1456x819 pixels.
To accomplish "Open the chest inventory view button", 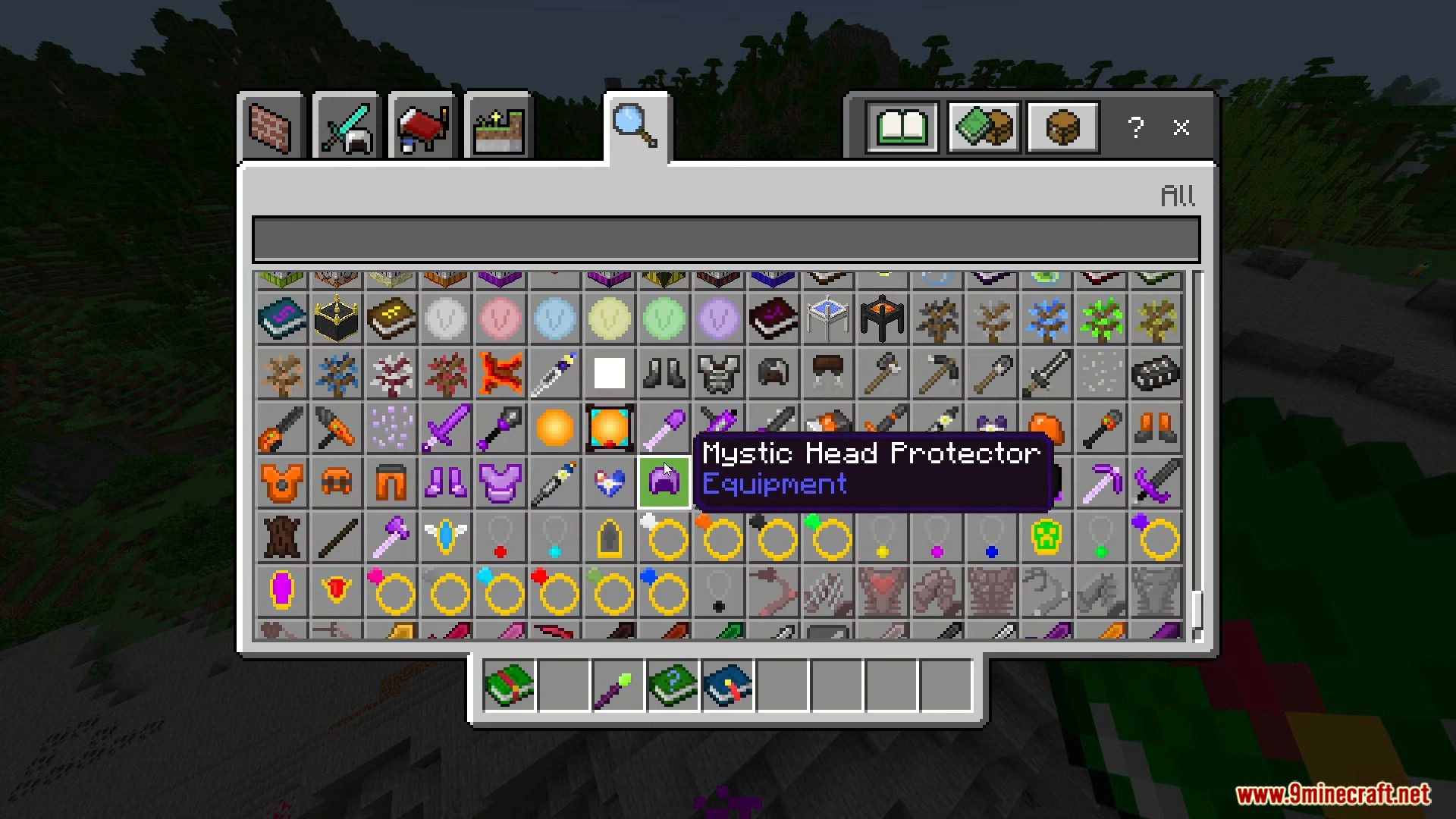I will pos(1062,127).
